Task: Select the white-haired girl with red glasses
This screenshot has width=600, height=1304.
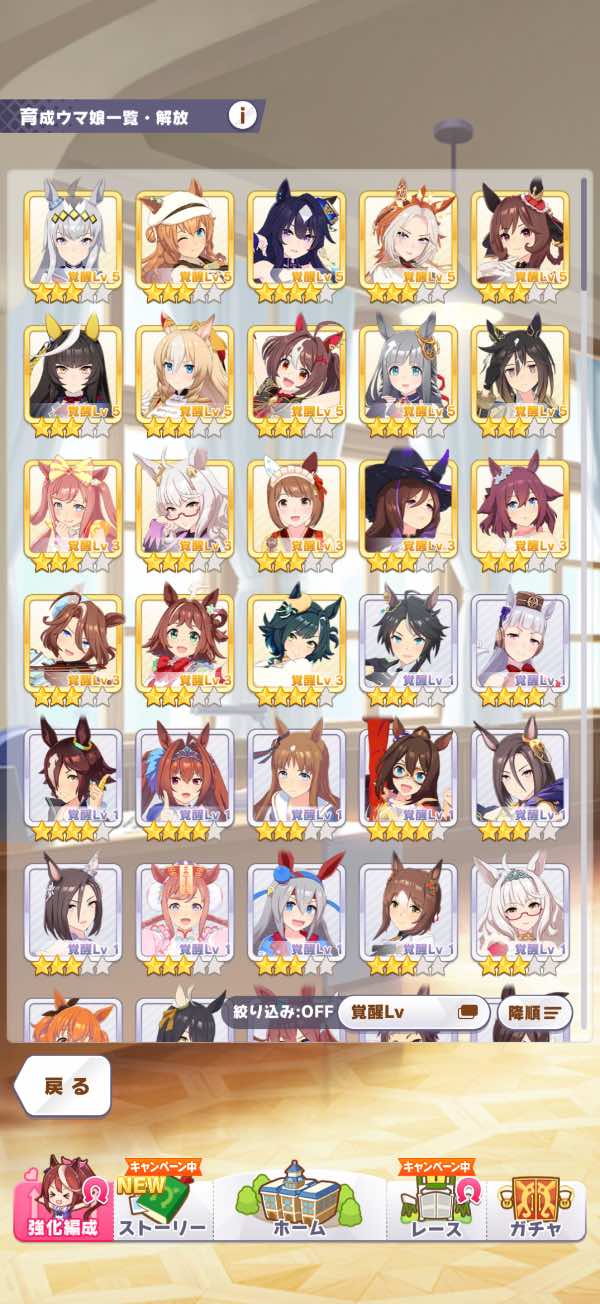Action: click(x=520, y=915)
